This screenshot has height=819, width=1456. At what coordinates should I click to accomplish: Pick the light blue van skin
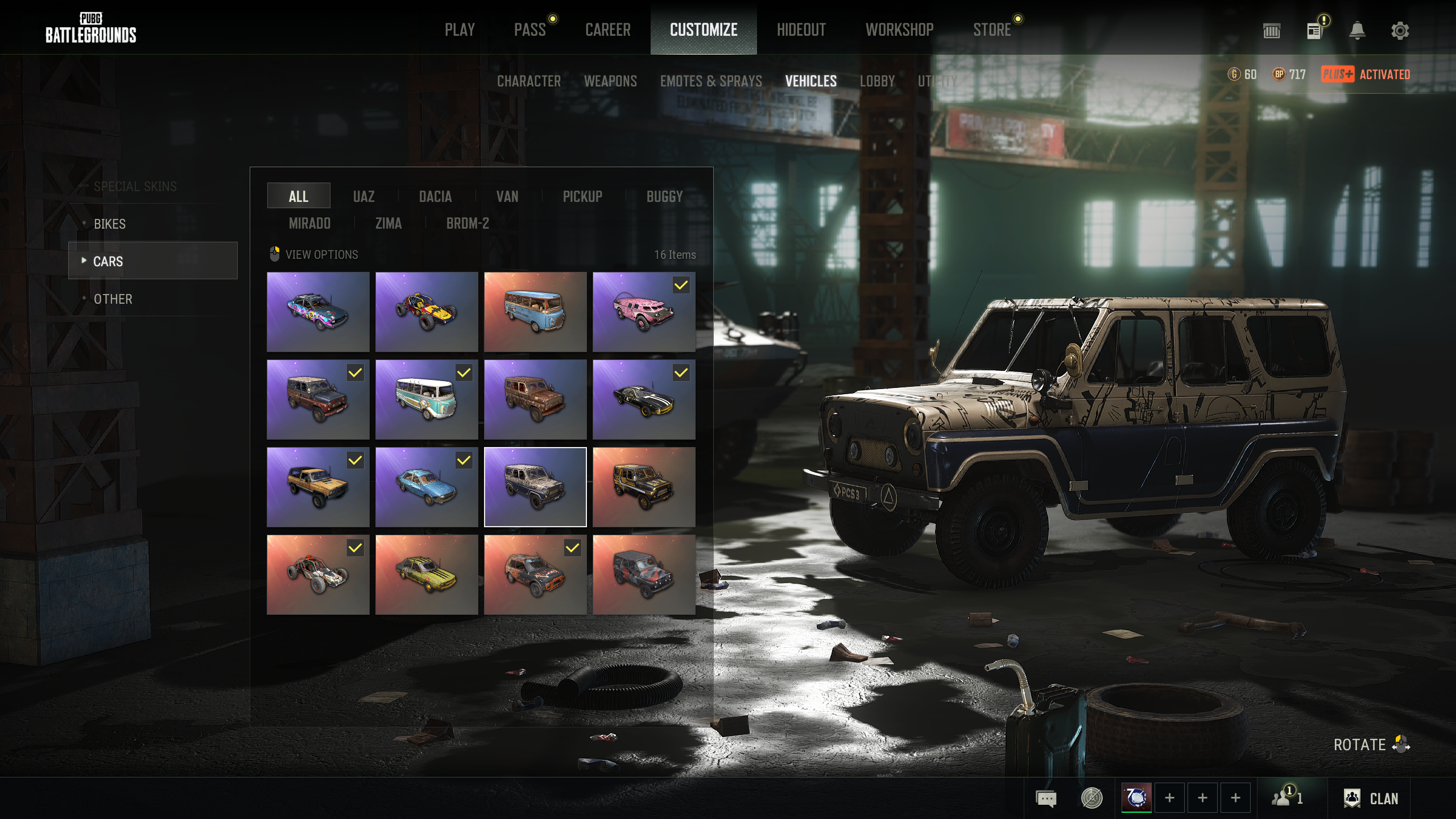coord(535,312)
